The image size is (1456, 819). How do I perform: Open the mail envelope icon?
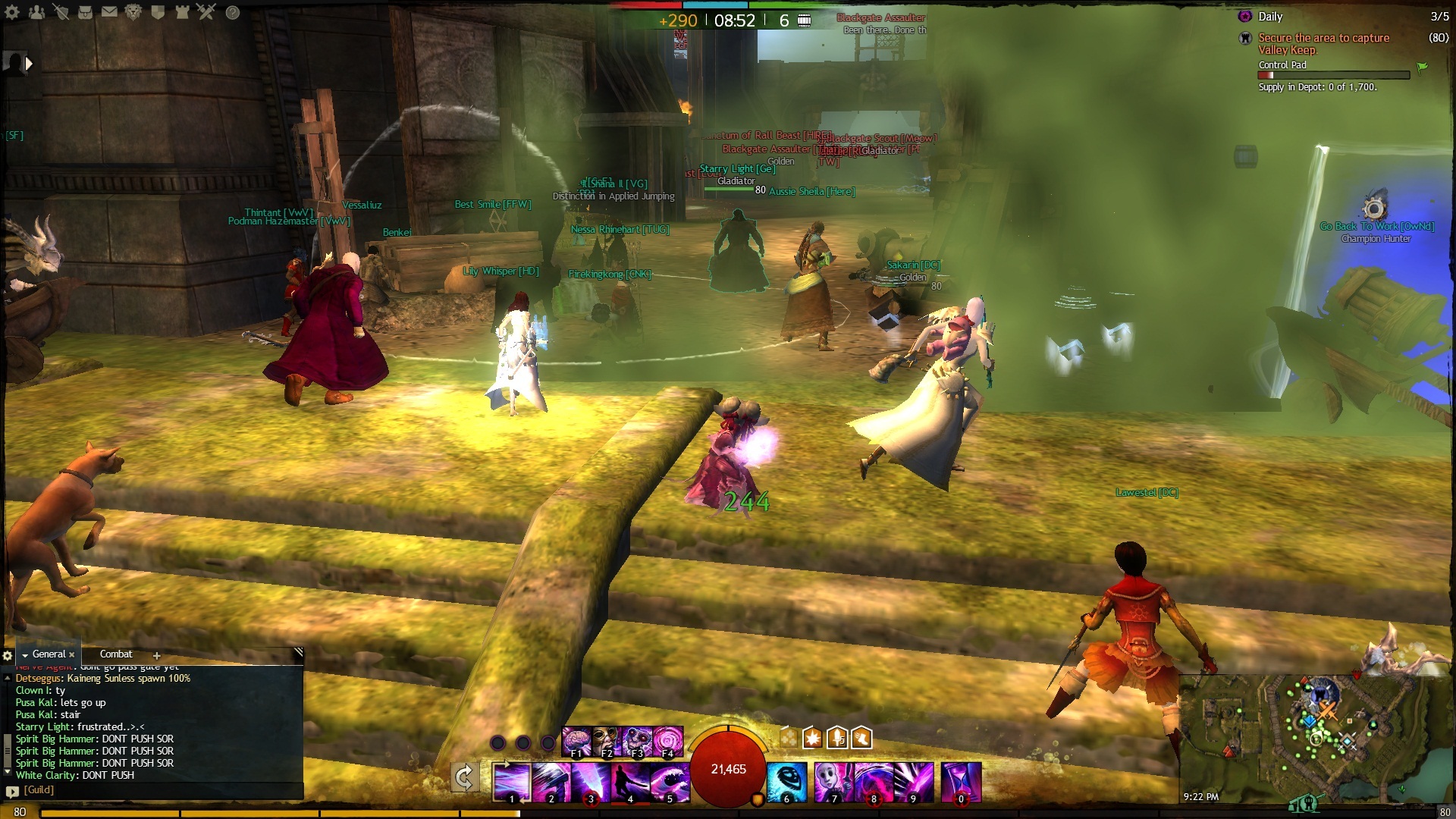click(109, 12)
